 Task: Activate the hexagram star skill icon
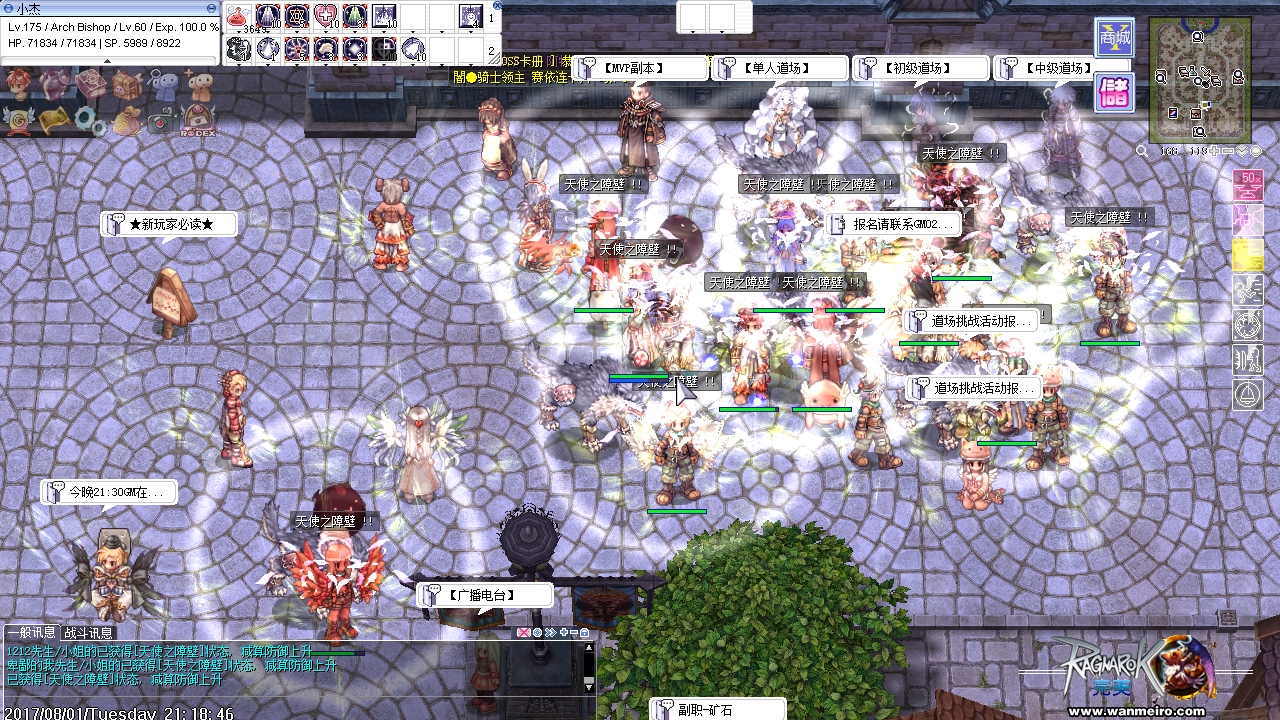pyautogui.click(x=297, y=17)
